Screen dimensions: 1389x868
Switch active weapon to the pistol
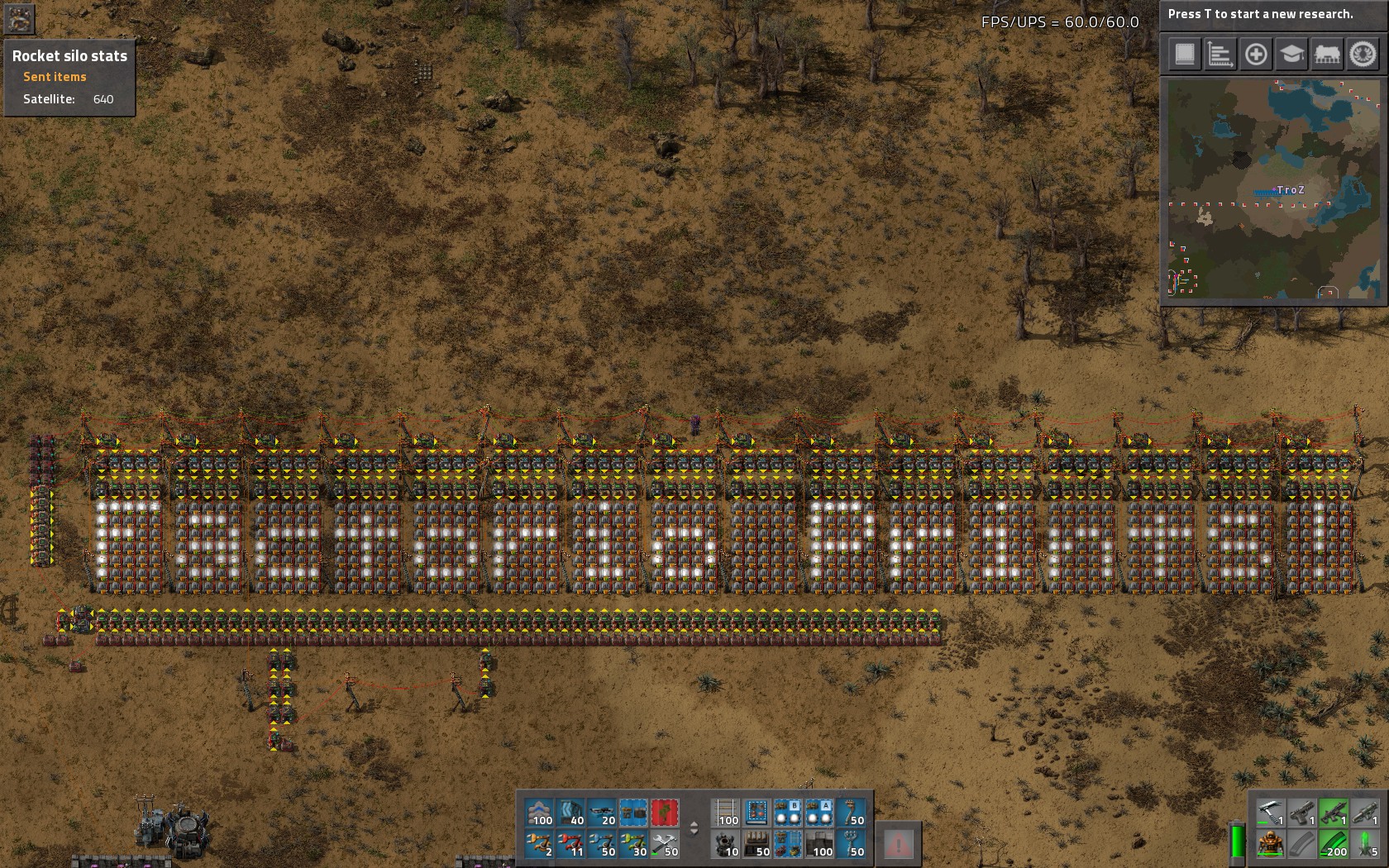pos(1302,813)
